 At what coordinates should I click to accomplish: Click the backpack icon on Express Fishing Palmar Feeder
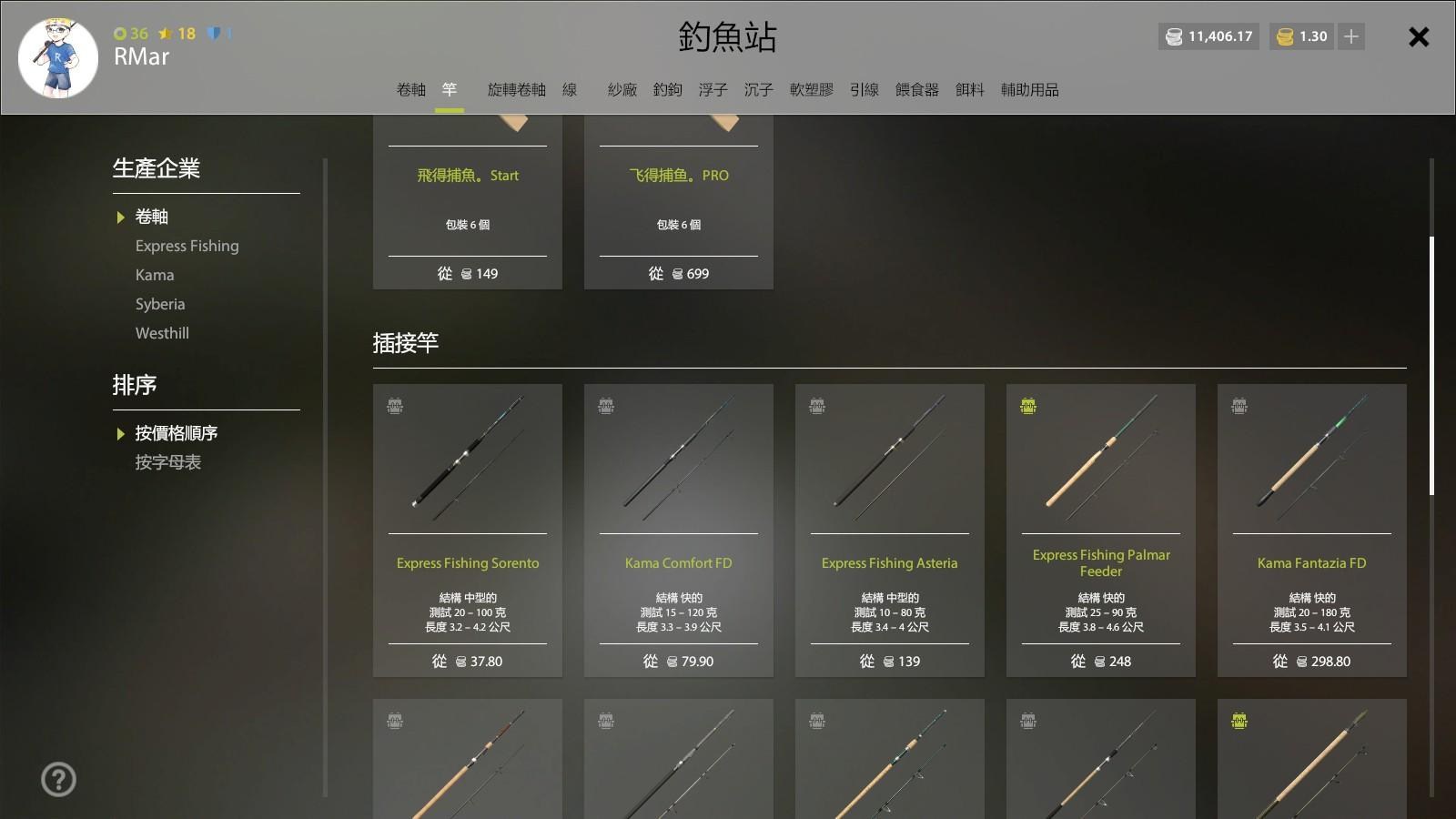(1027, 408)
